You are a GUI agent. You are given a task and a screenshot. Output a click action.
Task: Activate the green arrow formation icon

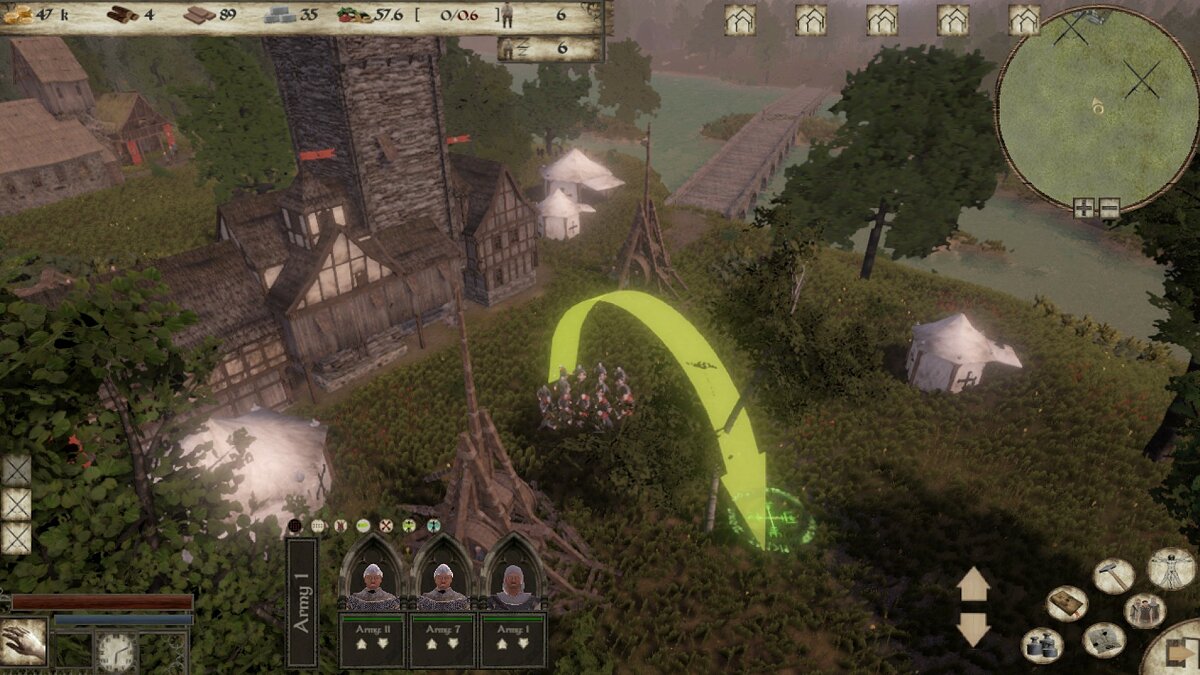(x=409, y=525)
